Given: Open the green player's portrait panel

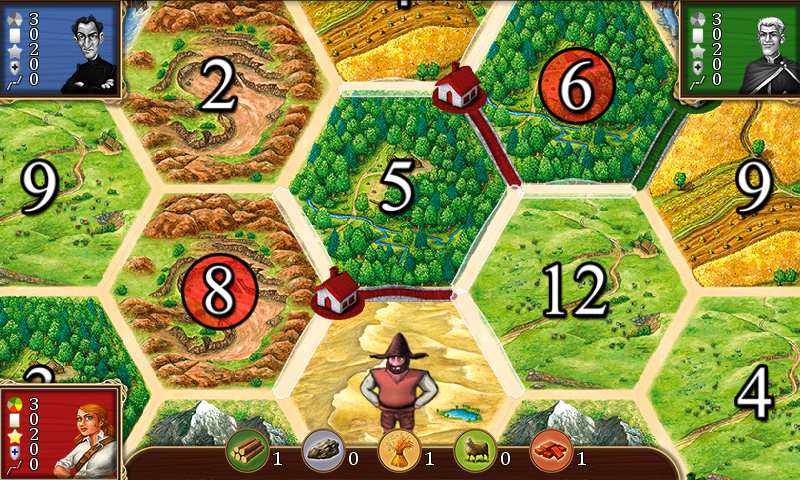Looking at the screenshot, I should [738, 48].
